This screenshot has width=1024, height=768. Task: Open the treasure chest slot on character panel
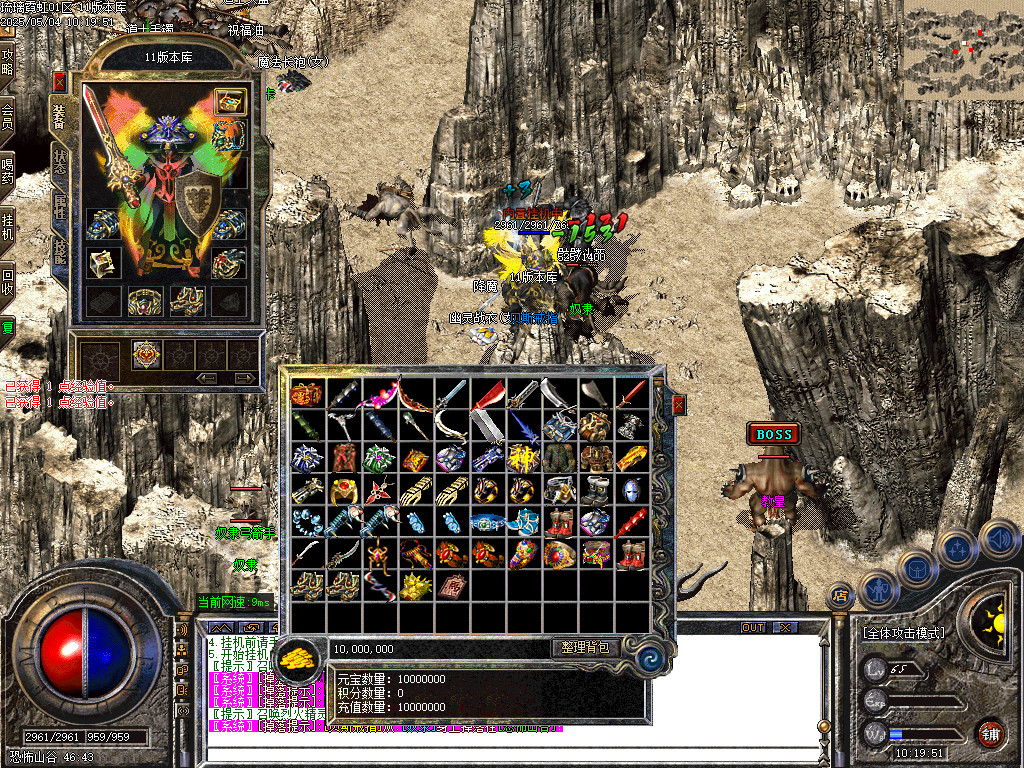click(230, 101)
